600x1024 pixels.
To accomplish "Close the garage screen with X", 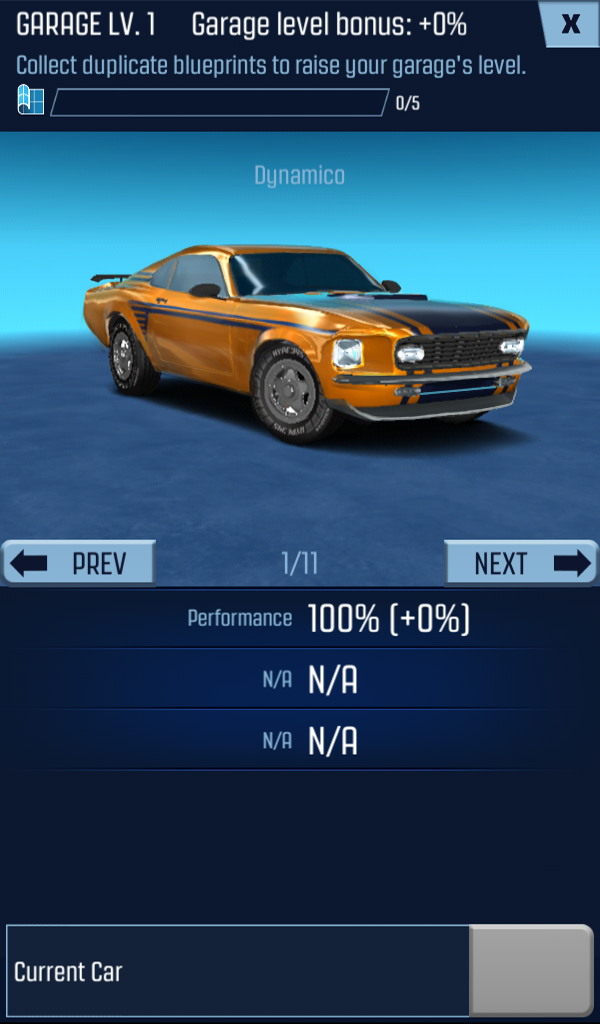I will coord(570,24).
